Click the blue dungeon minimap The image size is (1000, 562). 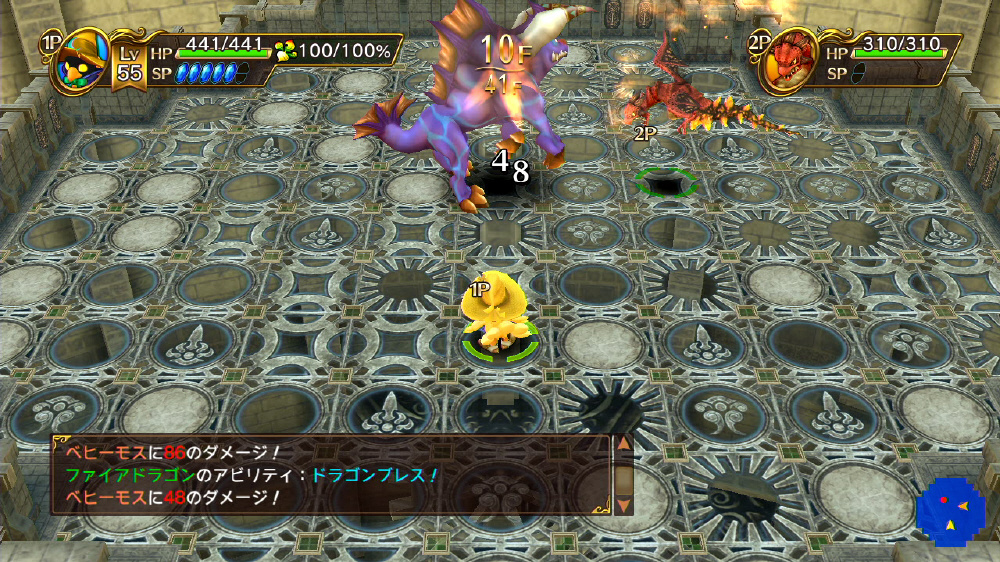pos(949,510)
